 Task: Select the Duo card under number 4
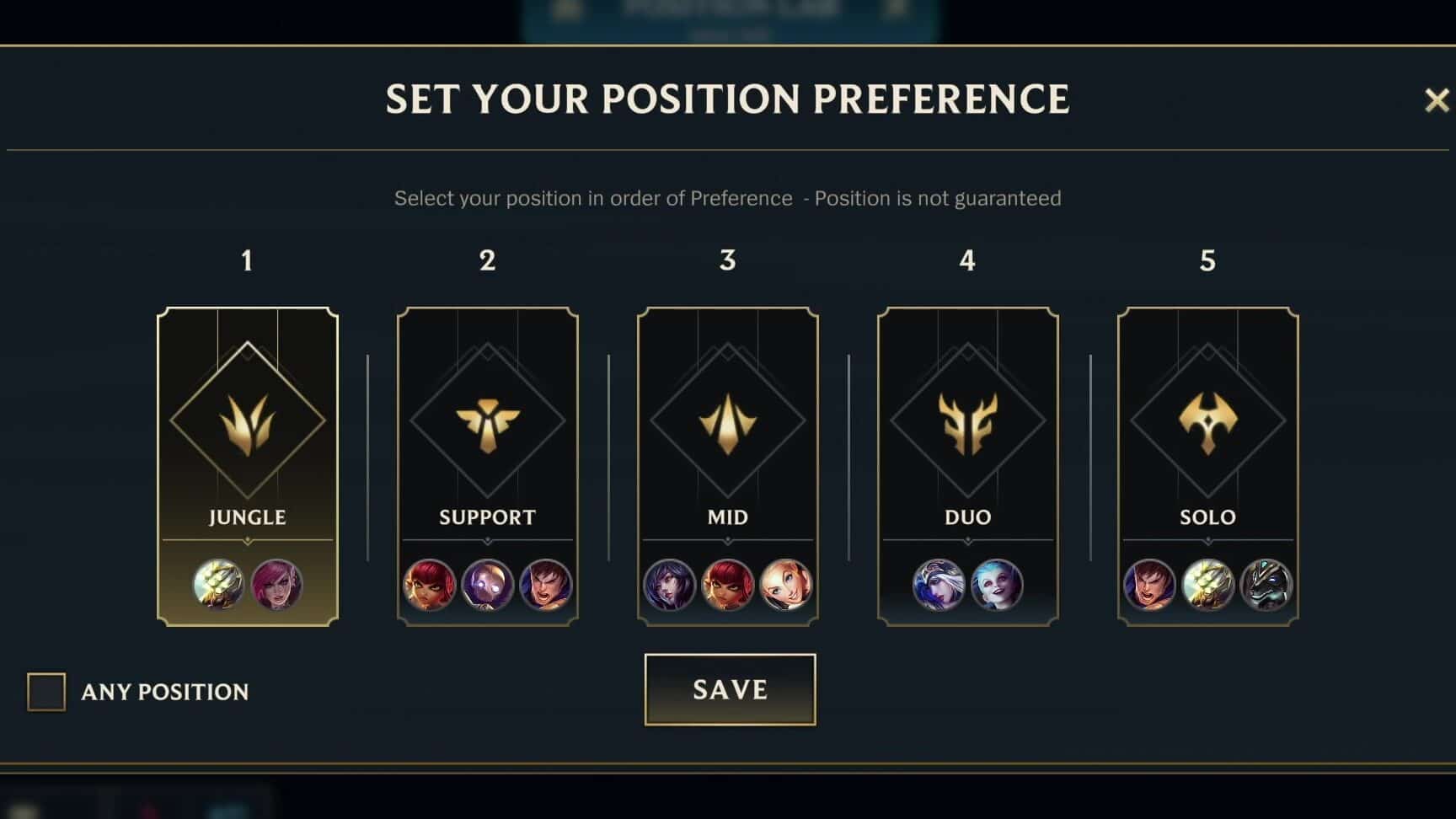(x=967, y=468)
